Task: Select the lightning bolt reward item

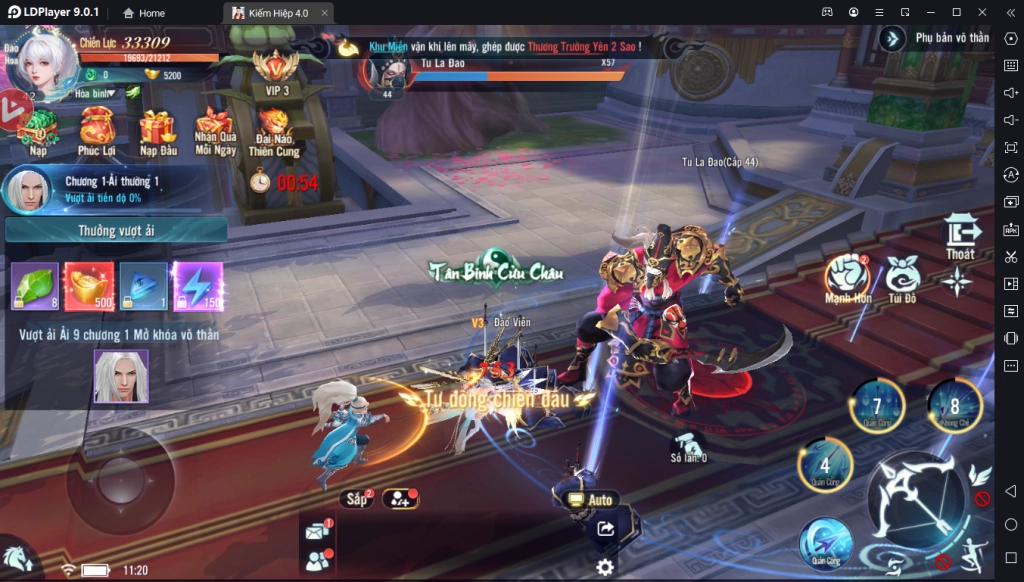Action: click(x=198, y=286)
